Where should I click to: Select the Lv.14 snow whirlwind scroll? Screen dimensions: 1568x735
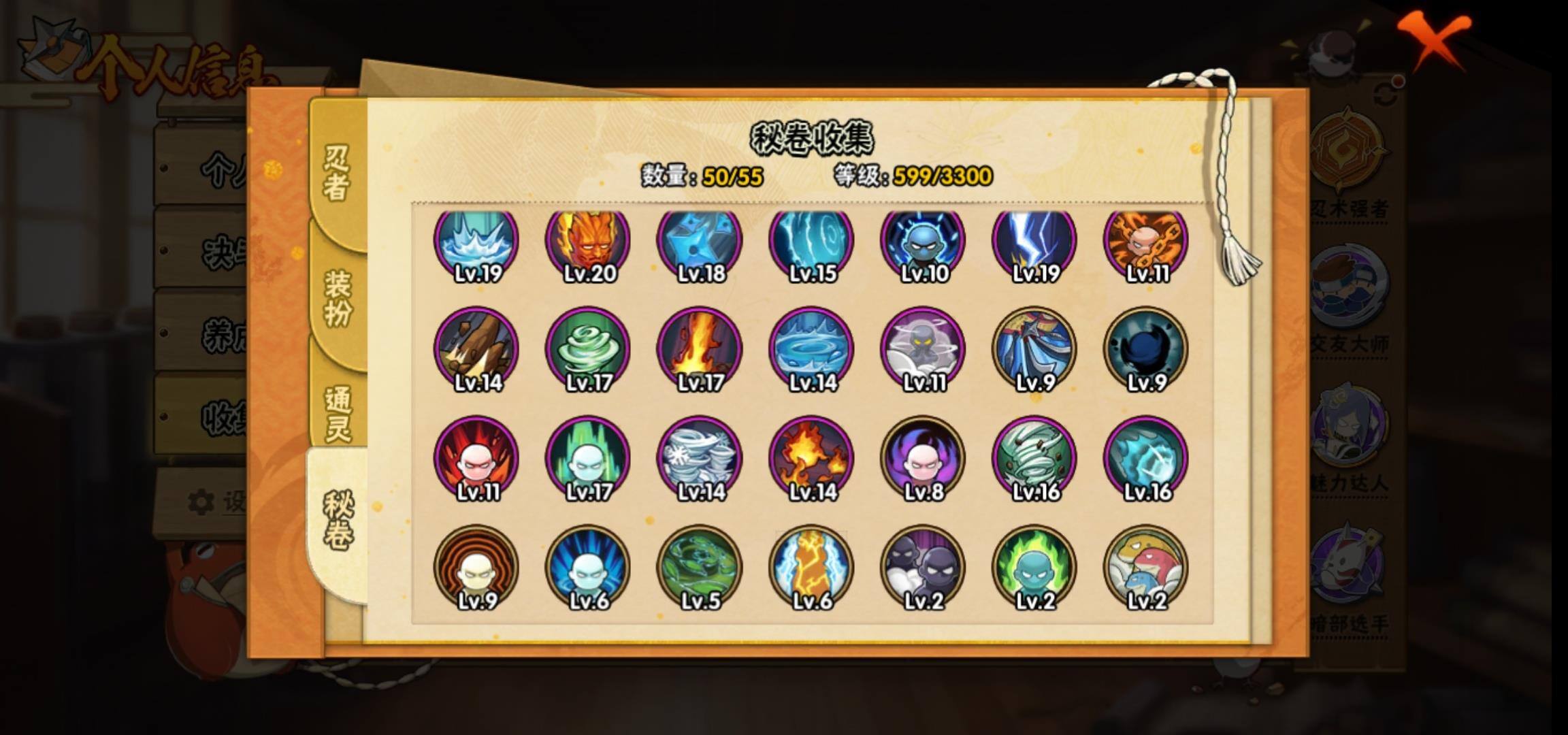(700, 459)
